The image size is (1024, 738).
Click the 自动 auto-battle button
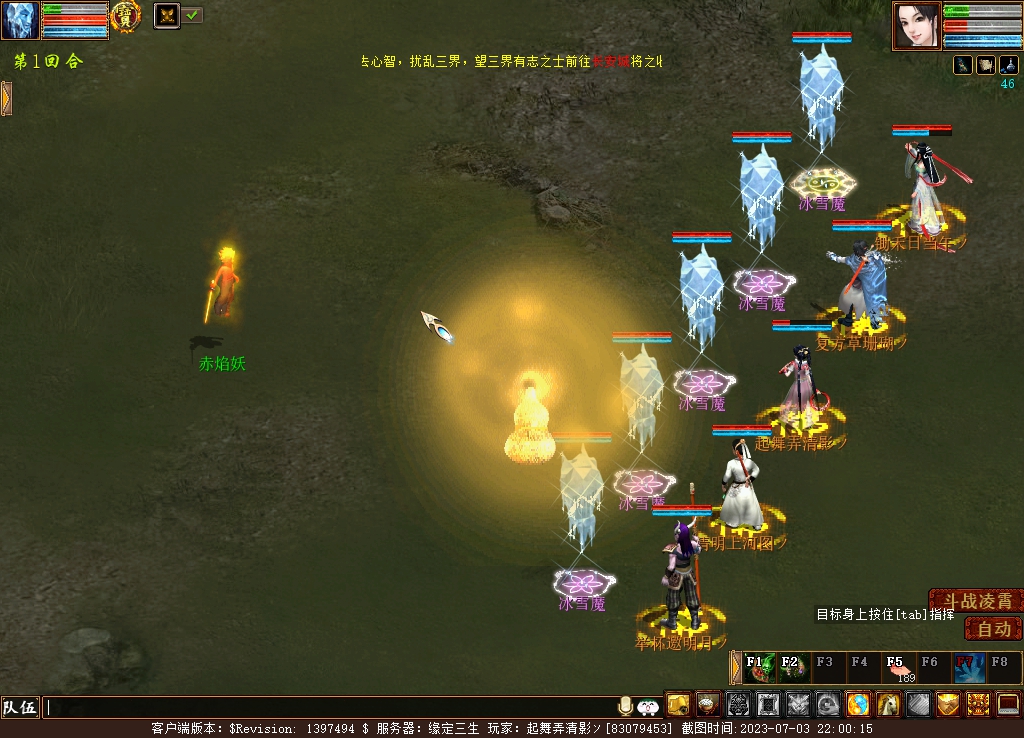993,629
